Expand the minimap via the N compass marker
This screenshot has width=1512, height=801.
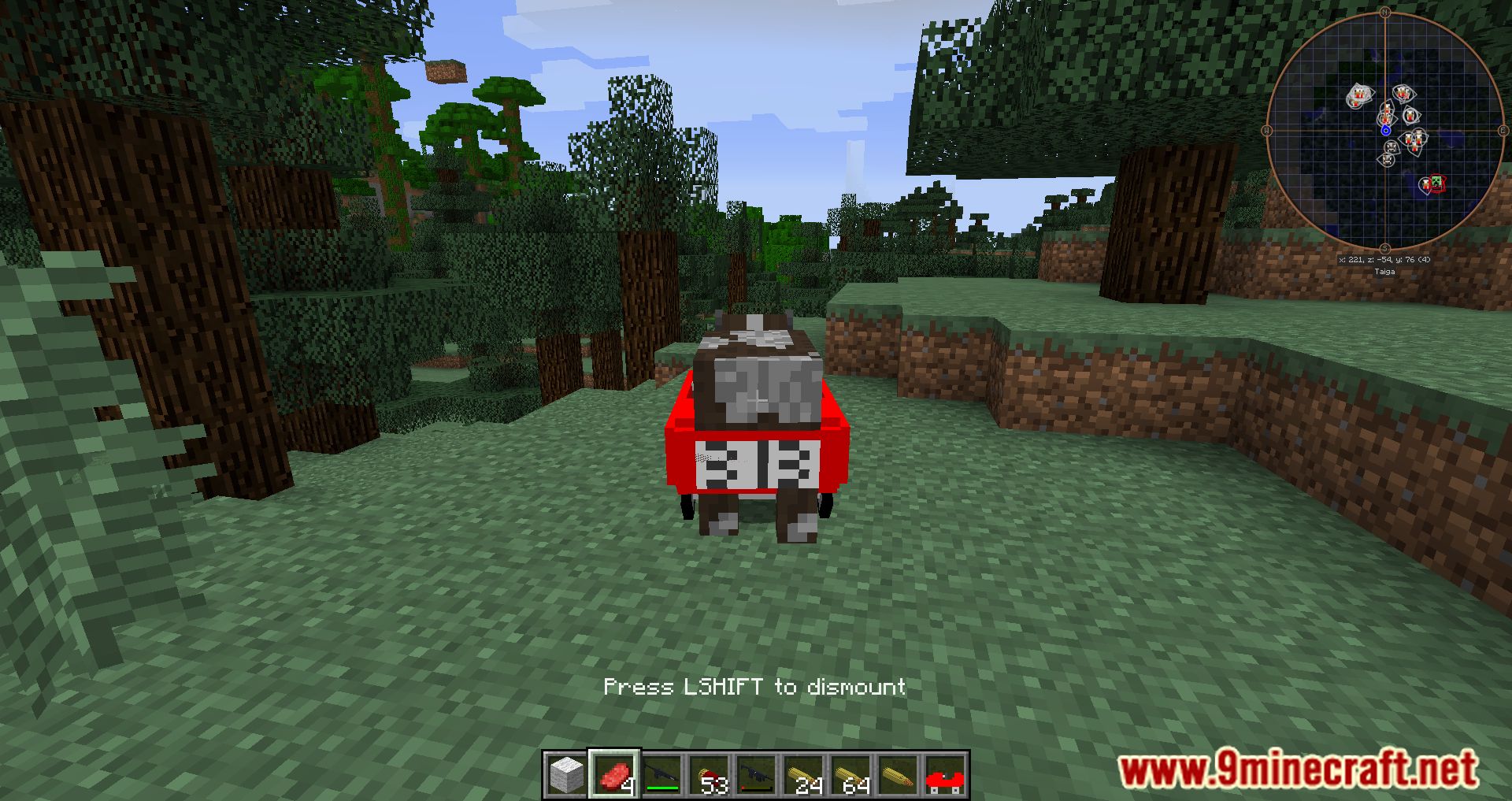tap(1385, 12)
